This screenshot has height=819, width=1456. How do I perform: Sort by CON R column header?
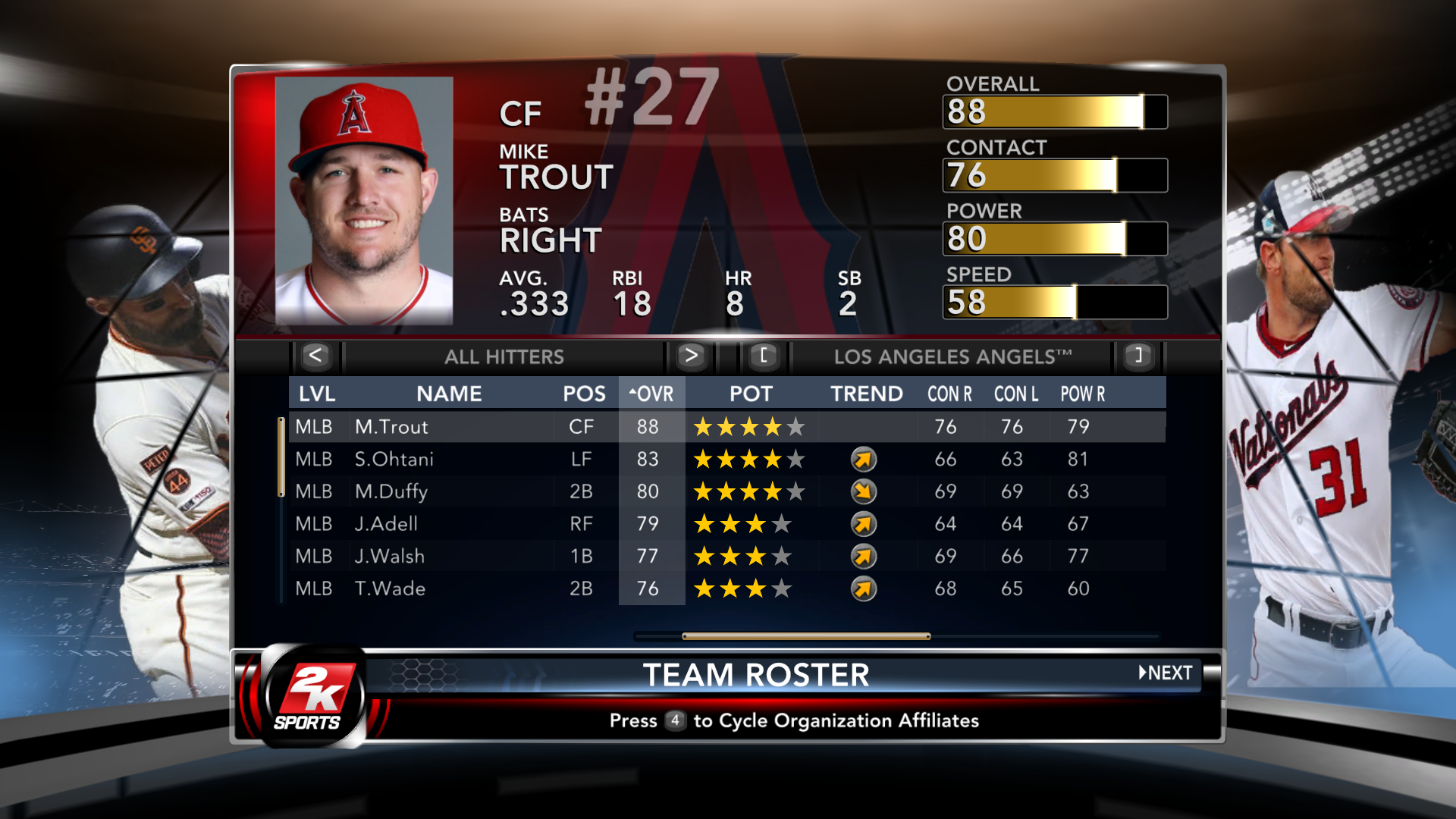click(949, 394)
